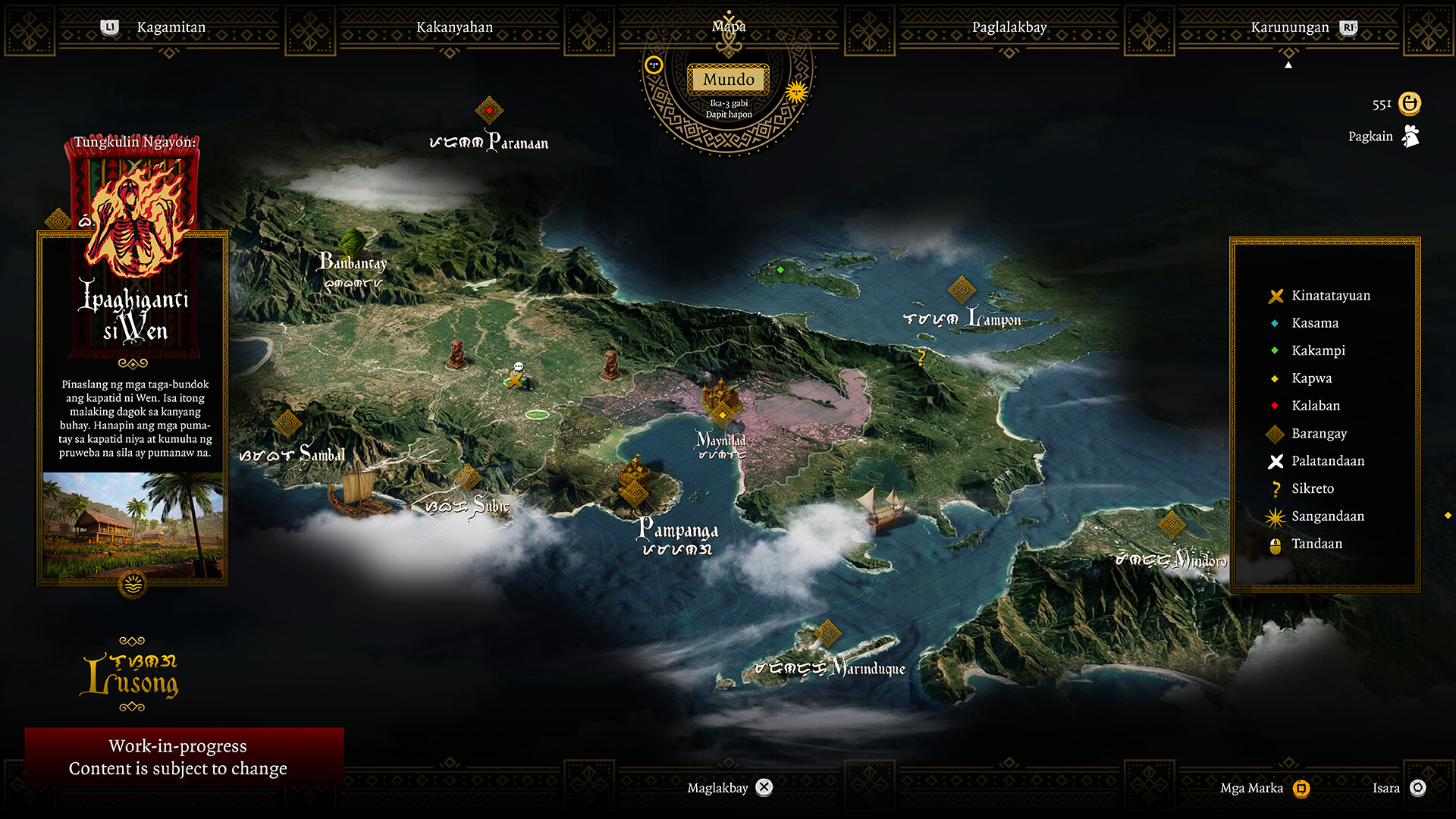This screenshot has height=819, width=1456.
Task: Switch to the Karunungan tab
Action: click(x=1288, y=27)
